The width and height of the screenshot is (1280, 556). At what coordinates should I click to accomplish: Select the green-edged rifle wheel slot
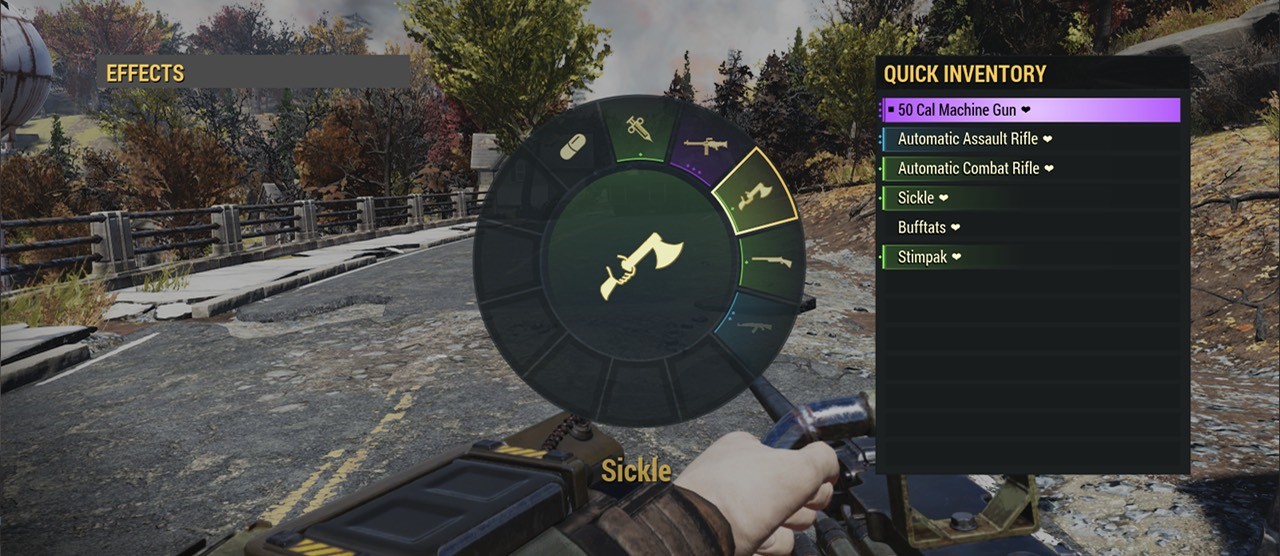773,261
